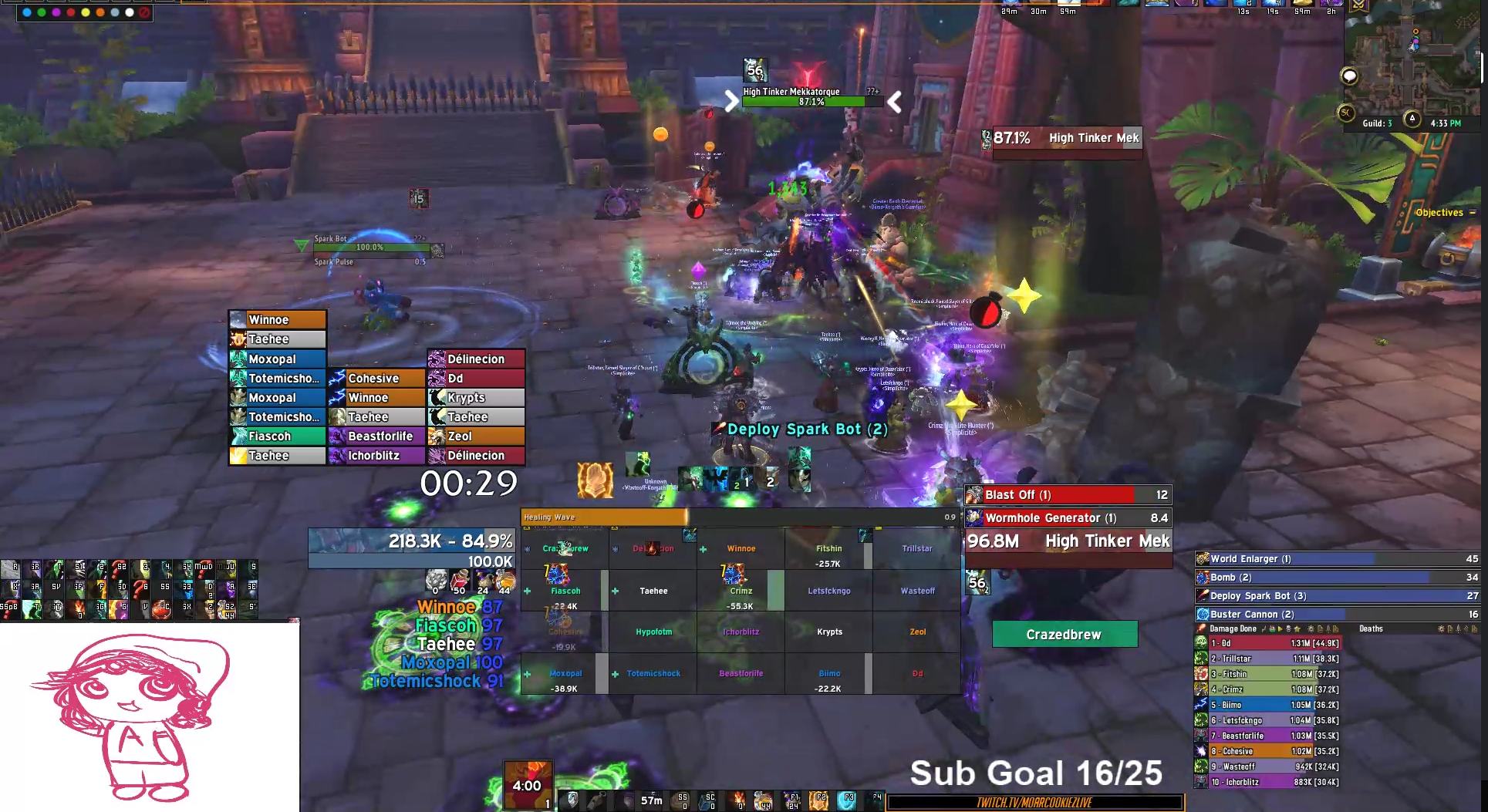
Task: Select Ichorblitz's row in the damage meter
Action: (1273, 783)
